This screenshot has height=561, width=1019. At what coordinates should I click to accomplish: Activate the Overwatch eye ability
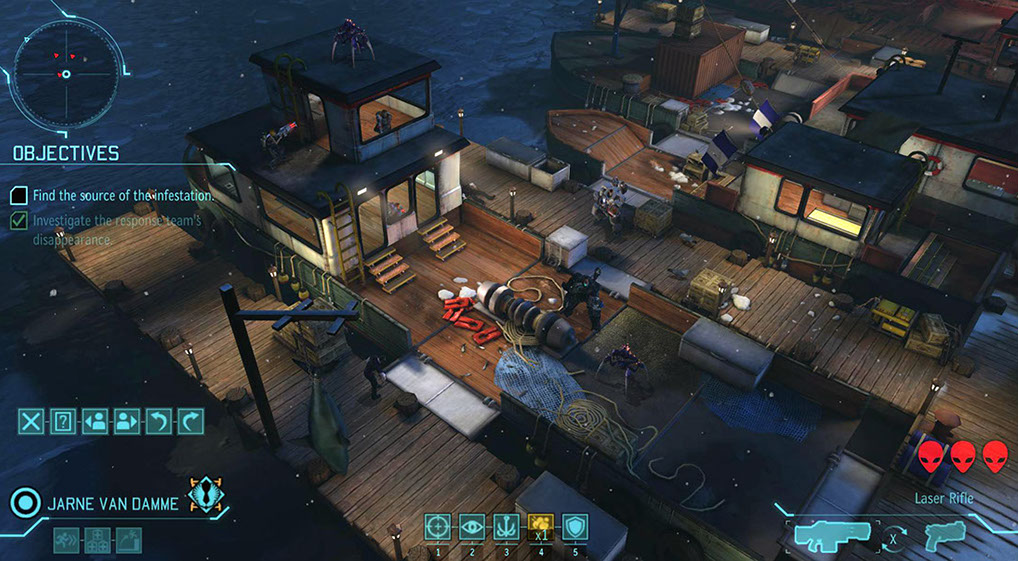coord(473,526)
